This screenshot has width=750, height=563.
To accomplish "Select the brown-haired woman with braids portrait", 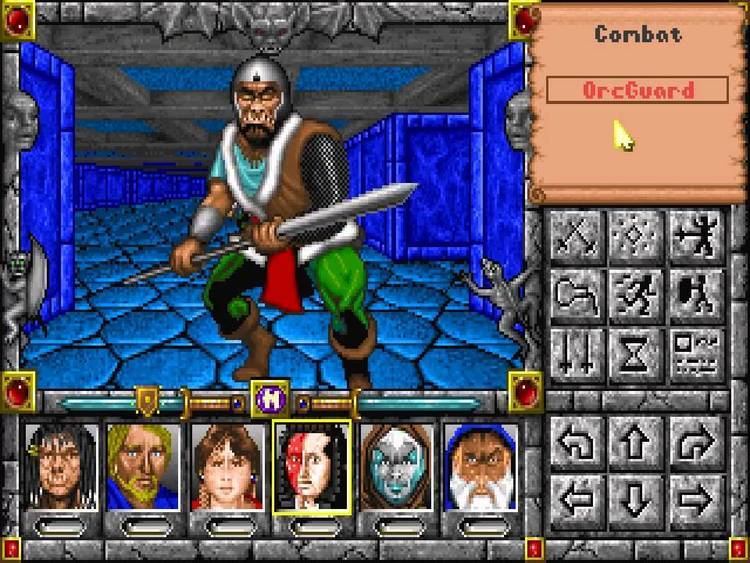I will click(228, 466).
